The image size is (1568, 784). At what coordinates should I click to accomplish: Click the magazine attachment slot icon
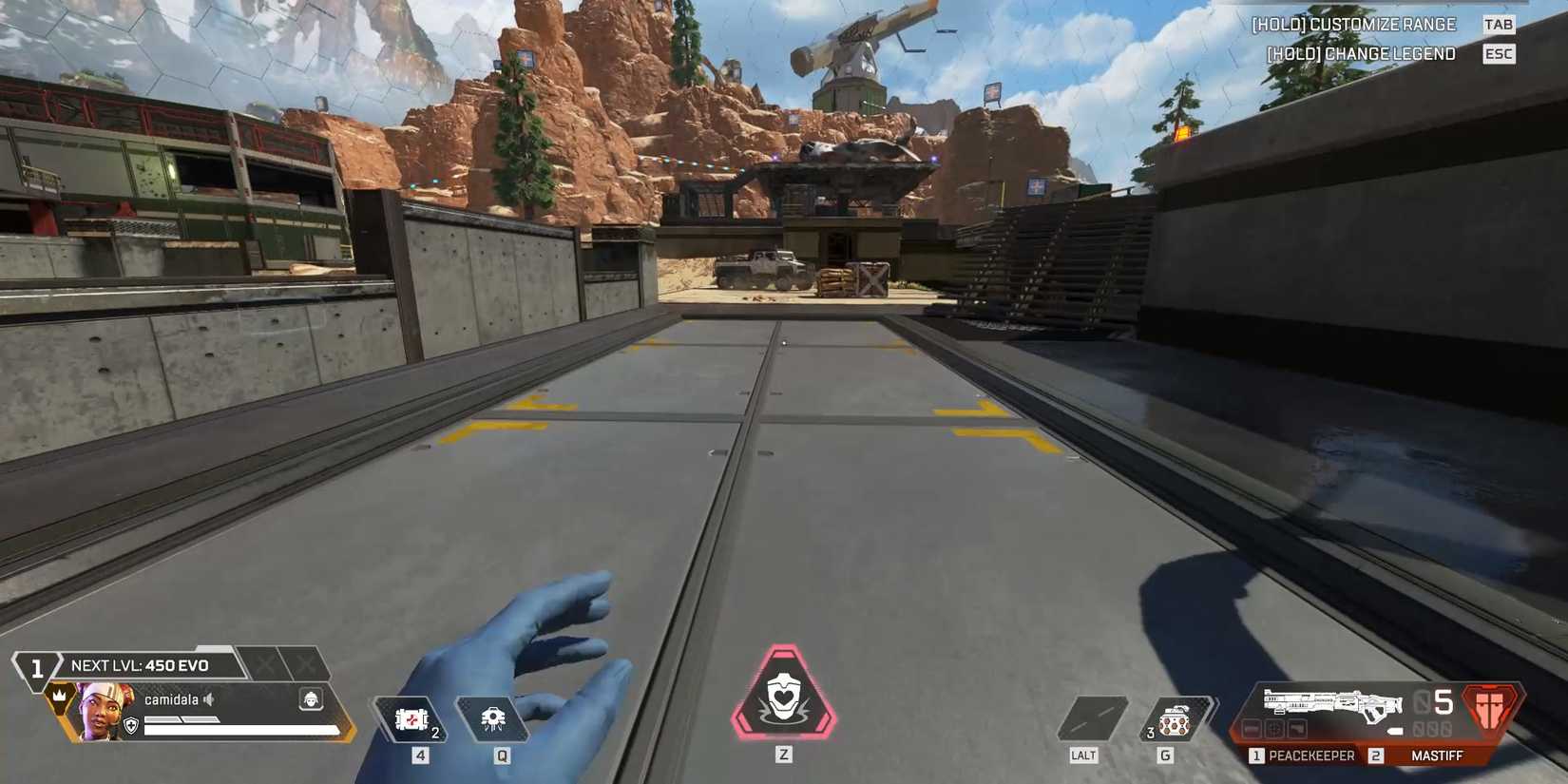point(1252,730)
